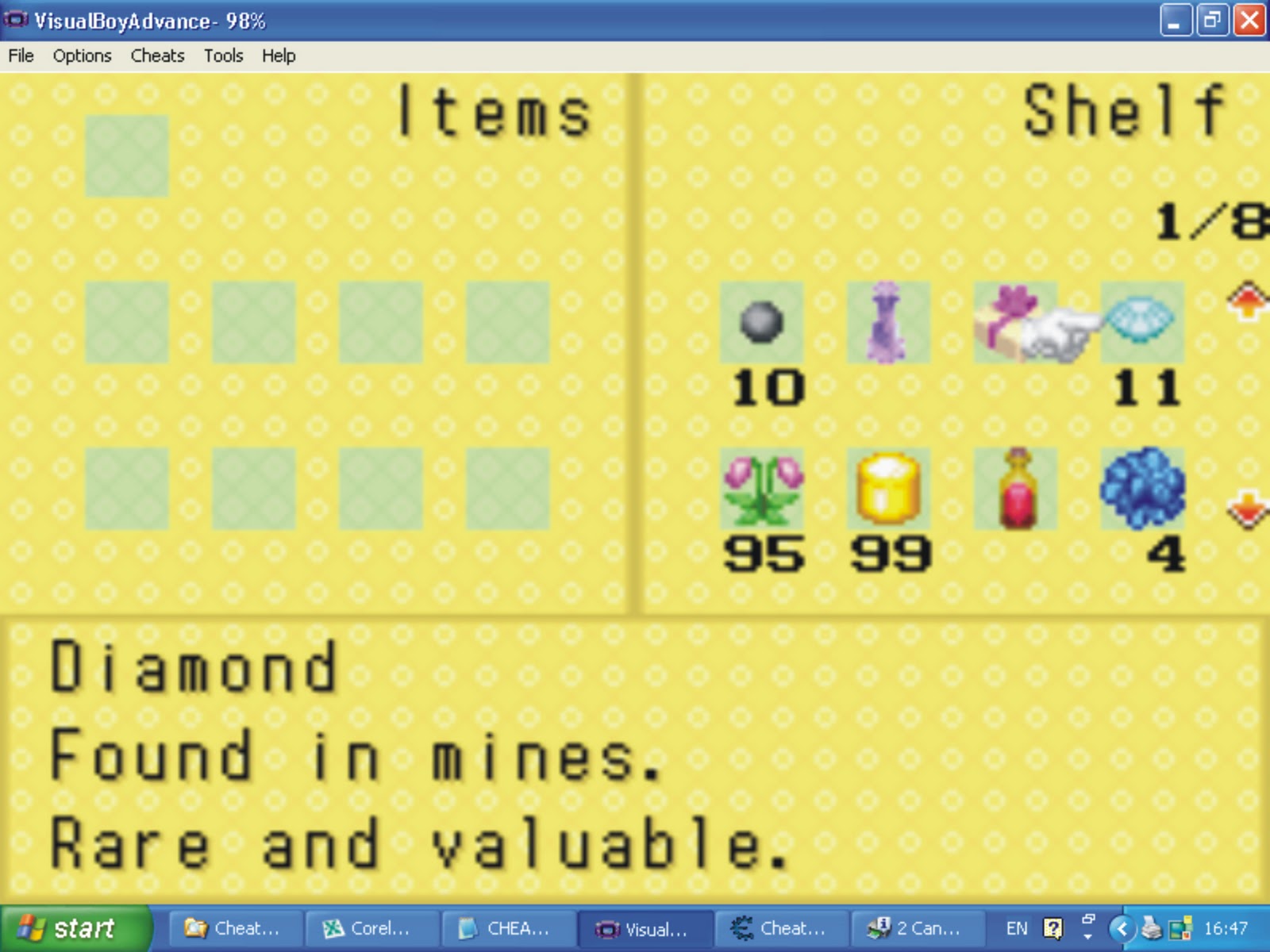1270x952 pixels.
Task: Select the empty first Items inventory slot
Action: (128, 155)
